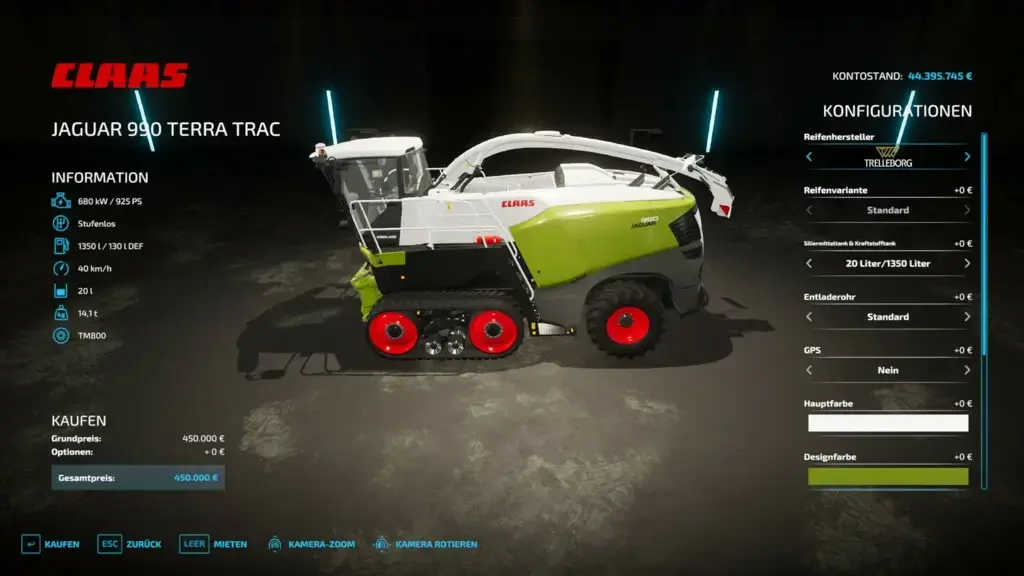Viewport: 1024px width, 576px height.
Task: Lease the vehicle with Mieten
Action: point(214,544)
